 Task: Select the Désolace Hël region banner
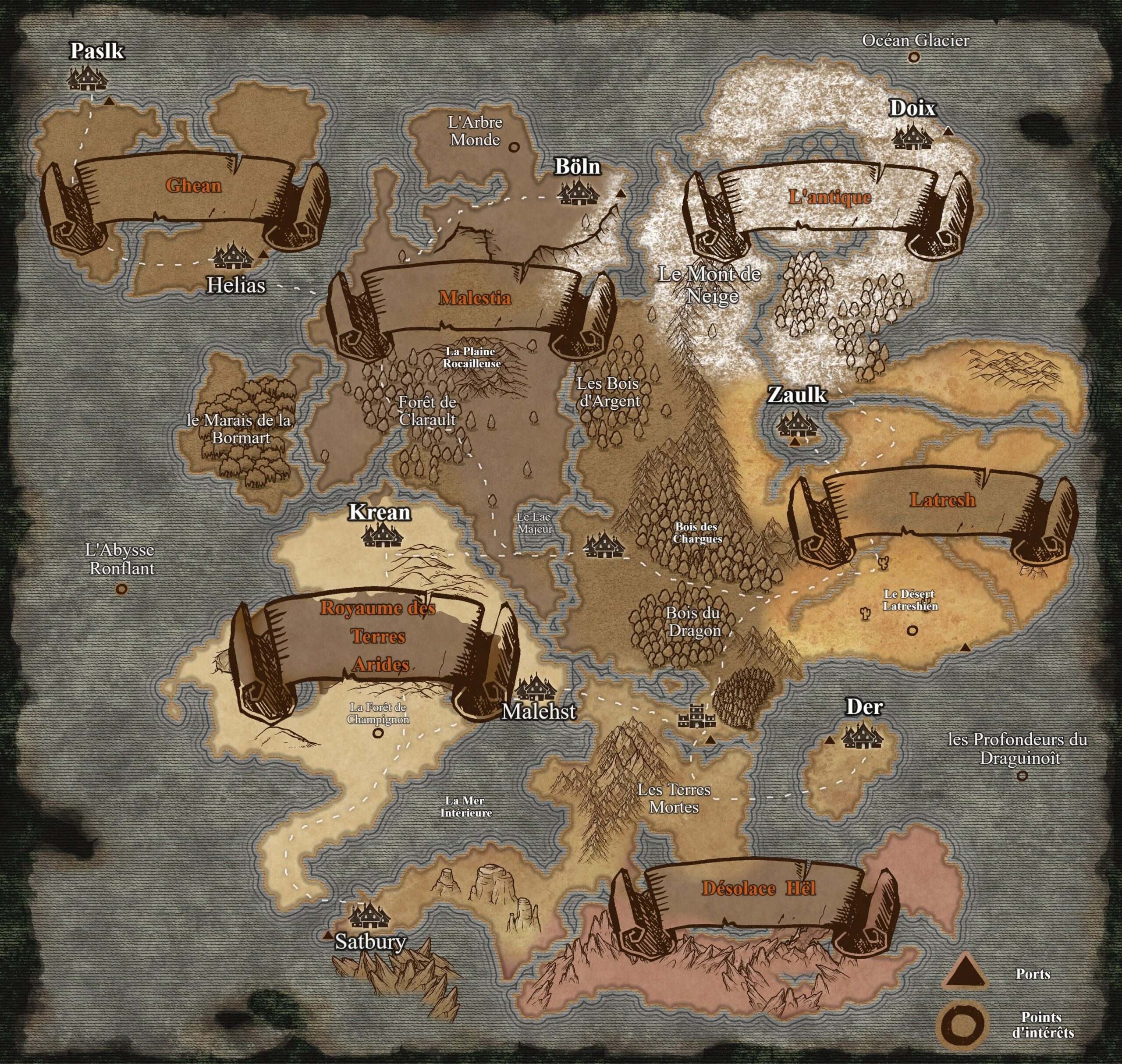click(758, 888)
